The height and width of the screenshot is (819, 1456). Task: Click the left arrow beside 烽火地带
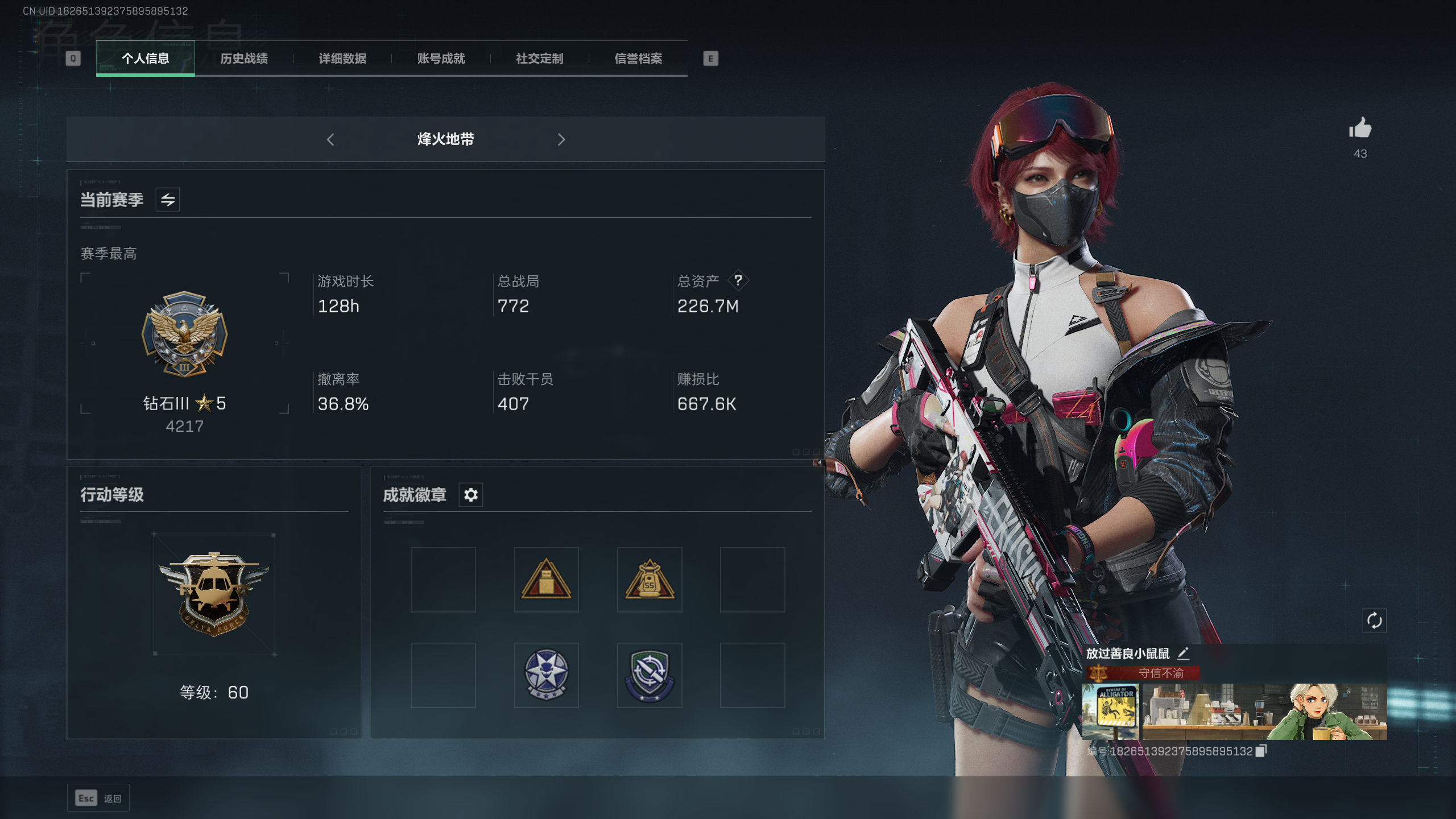(x=330, y=139)
